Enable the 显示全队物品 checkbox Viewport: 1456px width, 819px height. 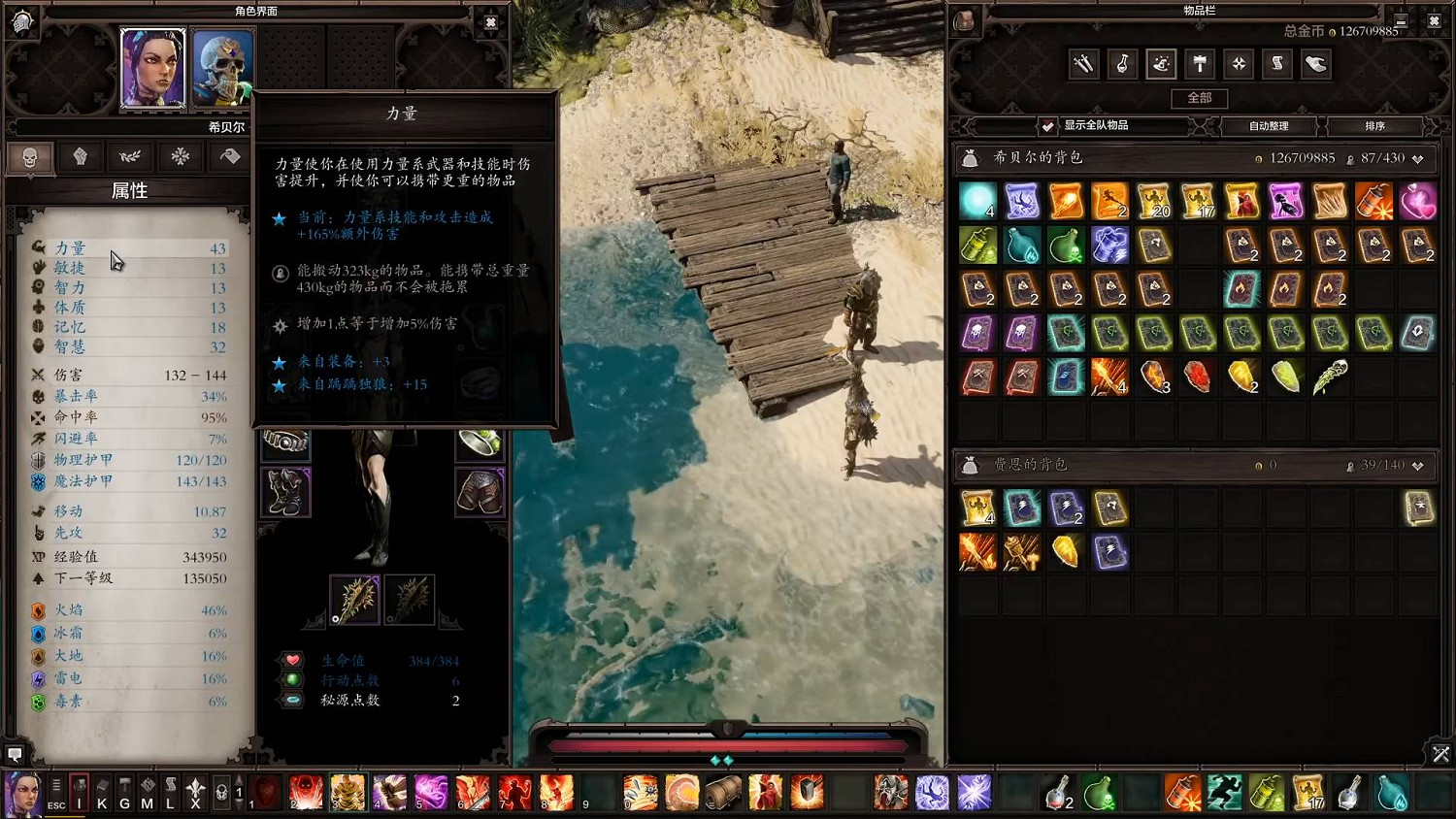(1046, 125)
